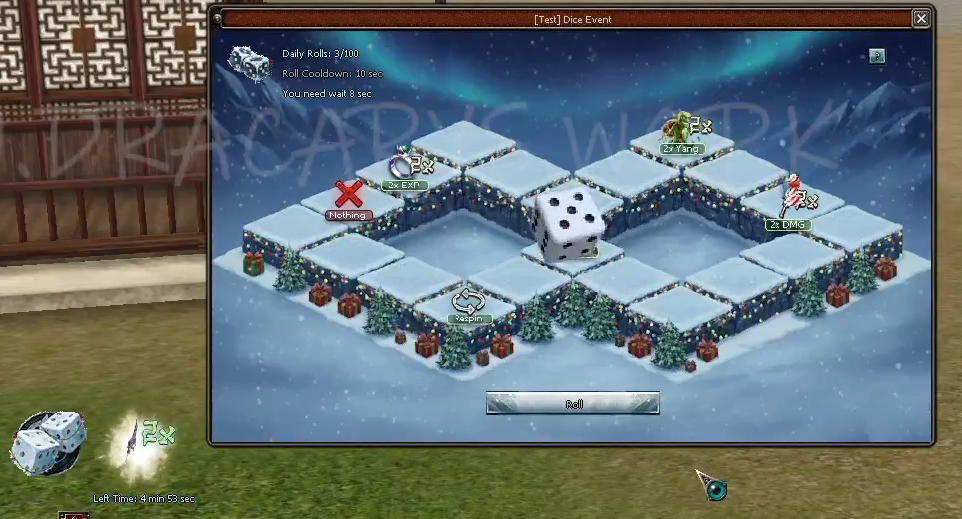The height and width of the screenshot is (519, 962).
Task: Click the Nothing red X tile
Action: [348, 197]
